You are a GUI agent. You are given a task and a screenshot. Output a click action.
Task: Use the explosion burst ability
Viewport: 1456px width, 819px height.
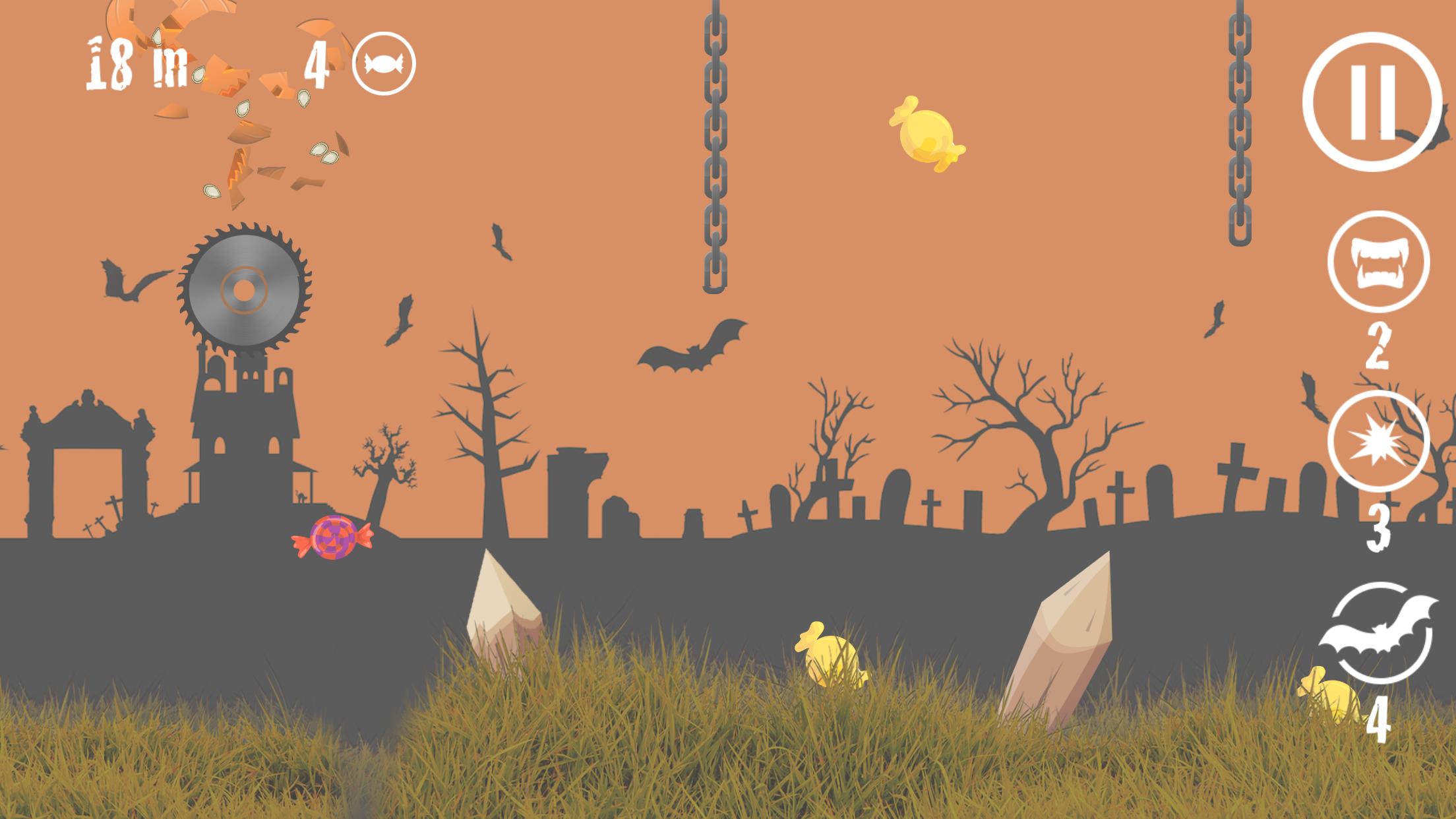tap(1377, 442)
